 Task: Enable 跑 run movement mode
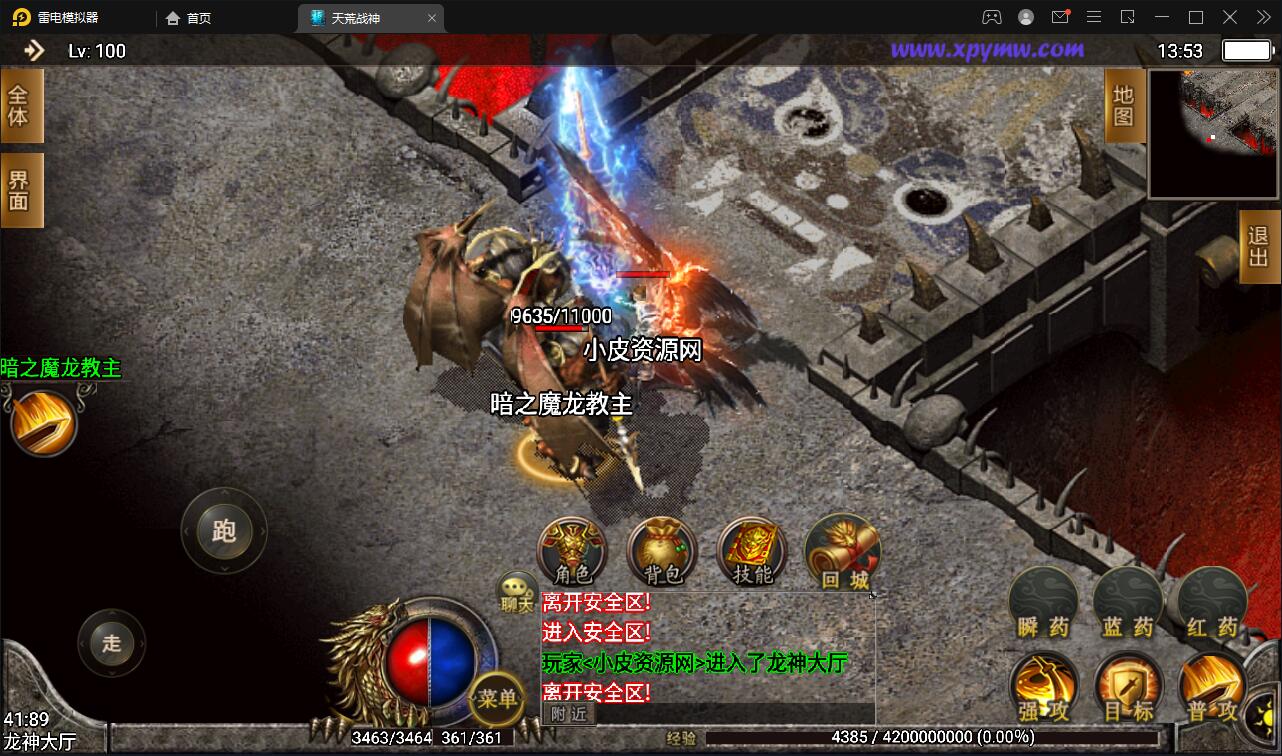[x=224, y=532]
